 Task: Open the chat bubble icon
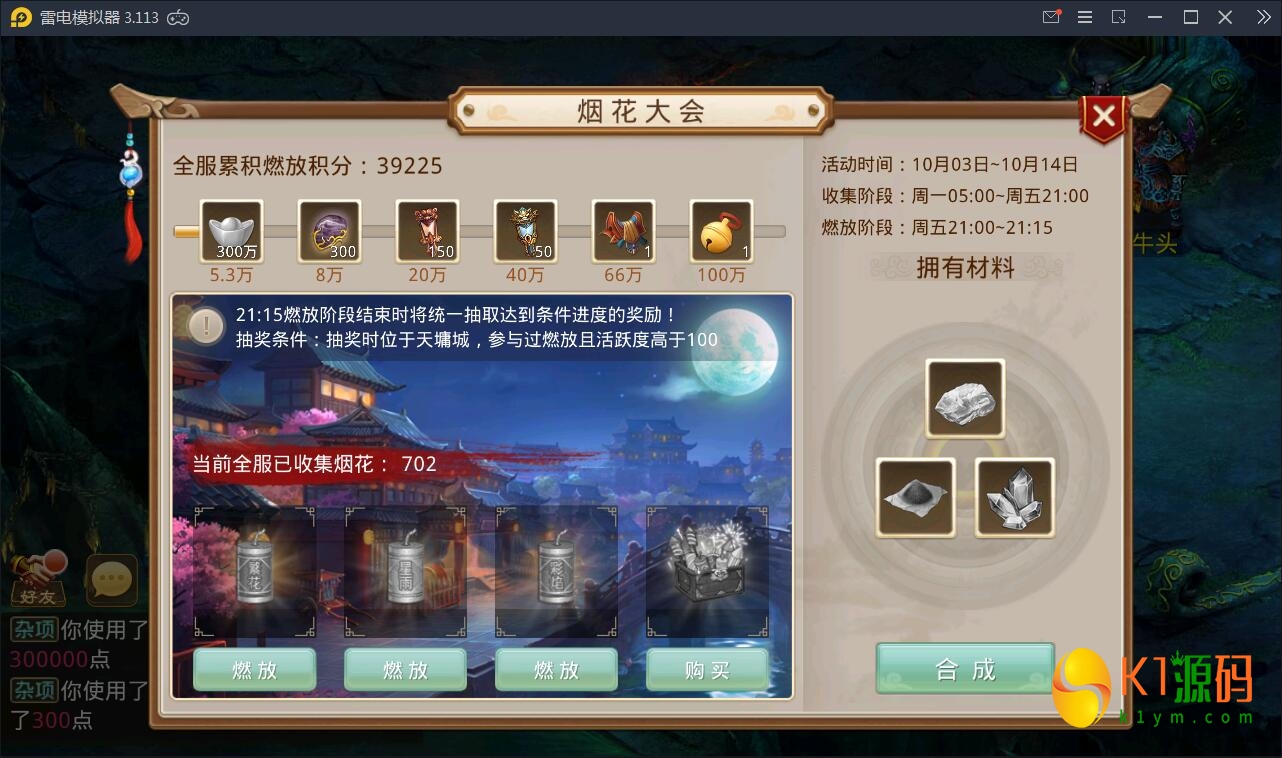(111, 580)
